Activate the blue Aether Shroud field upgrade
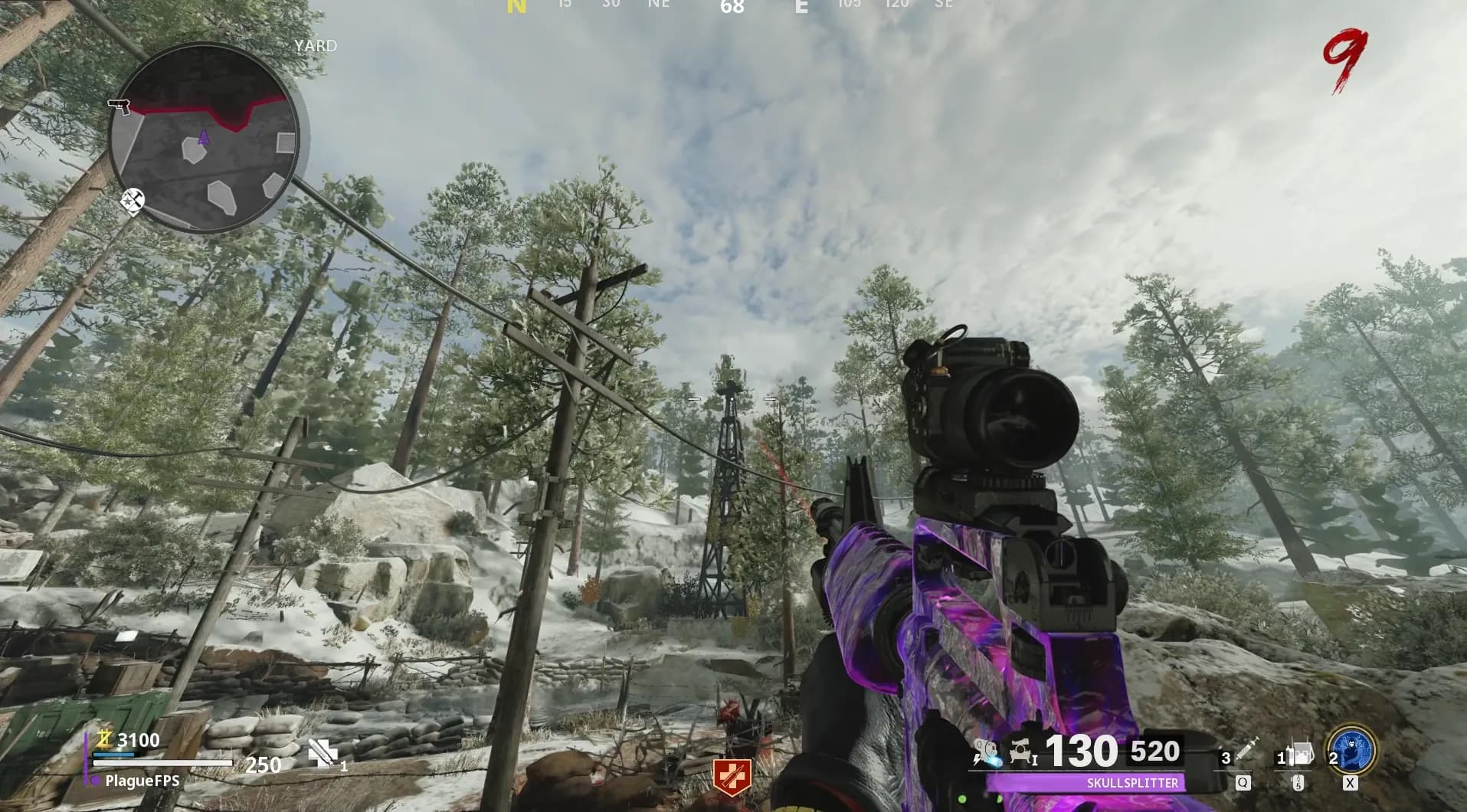The height and width of the screenshot is (812, 1467). [x=1354, y=750]
